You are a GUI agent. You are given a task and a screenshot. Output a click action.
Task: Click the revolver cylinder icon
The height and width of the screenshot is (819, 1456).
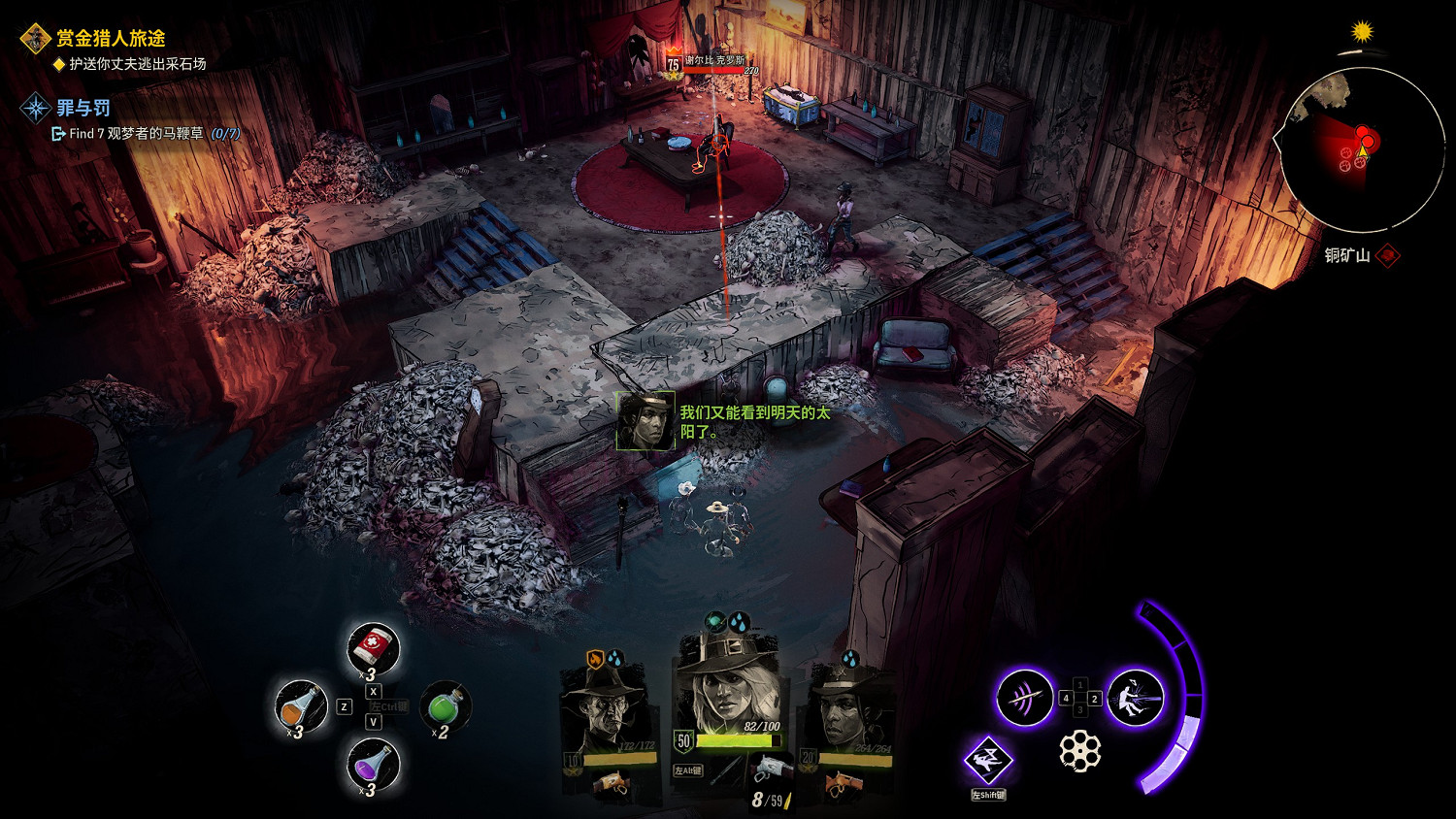click(x=1079, y=750)
